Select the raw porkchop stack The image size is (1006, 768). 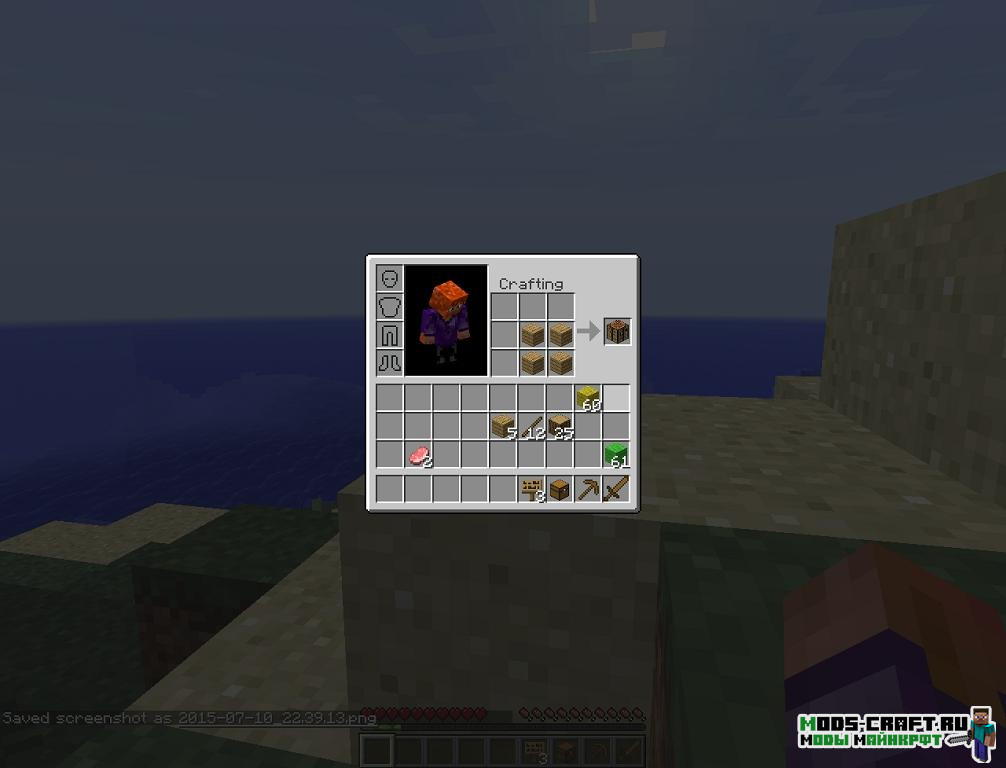[419, 455]
